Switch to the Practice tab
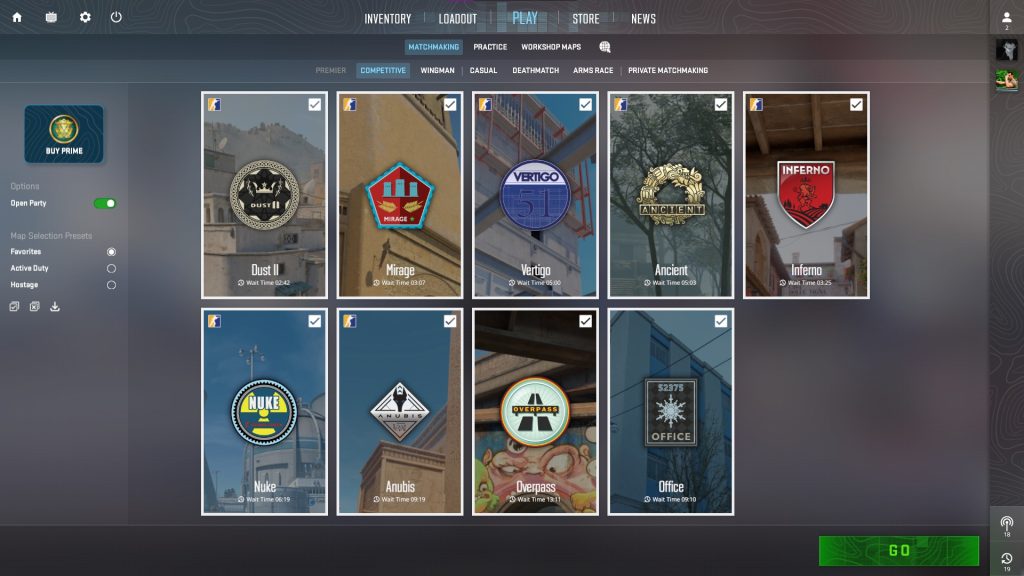 [490, 47]
